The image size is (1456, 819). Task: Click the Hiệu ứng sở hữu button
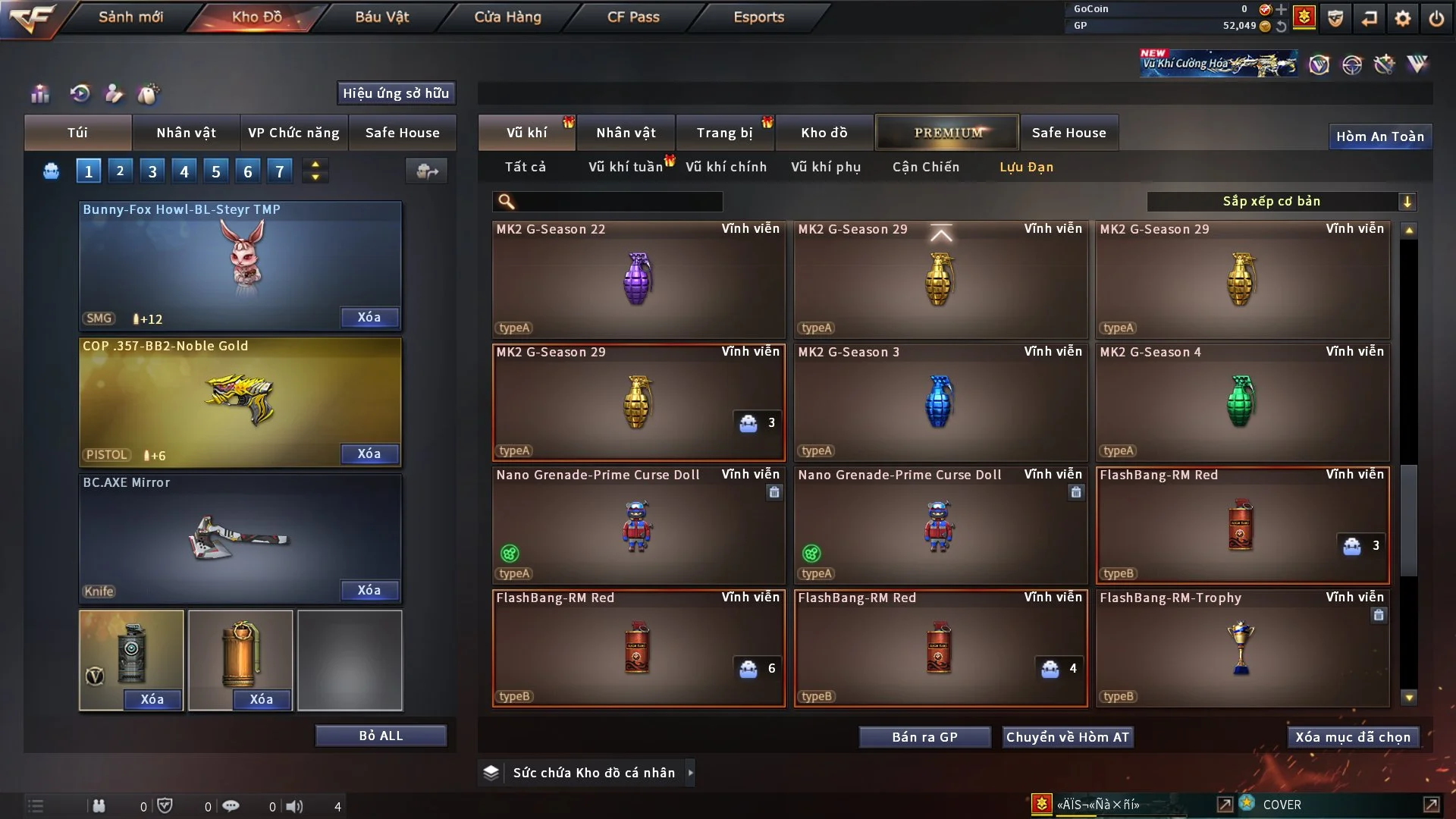tap(396, 93)
